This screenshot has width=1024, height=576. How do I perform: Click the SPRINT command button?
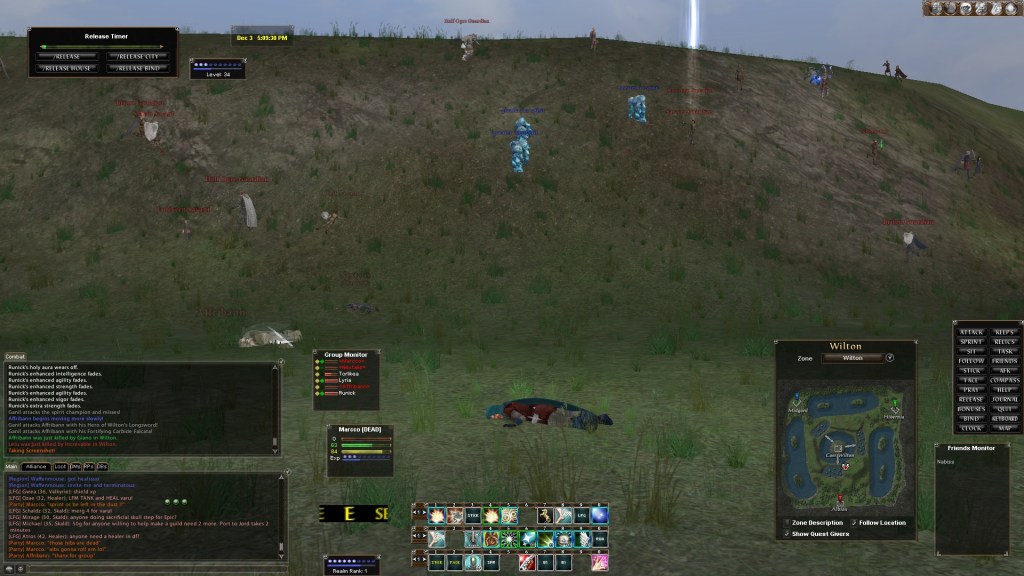click(x=971, y=342)
